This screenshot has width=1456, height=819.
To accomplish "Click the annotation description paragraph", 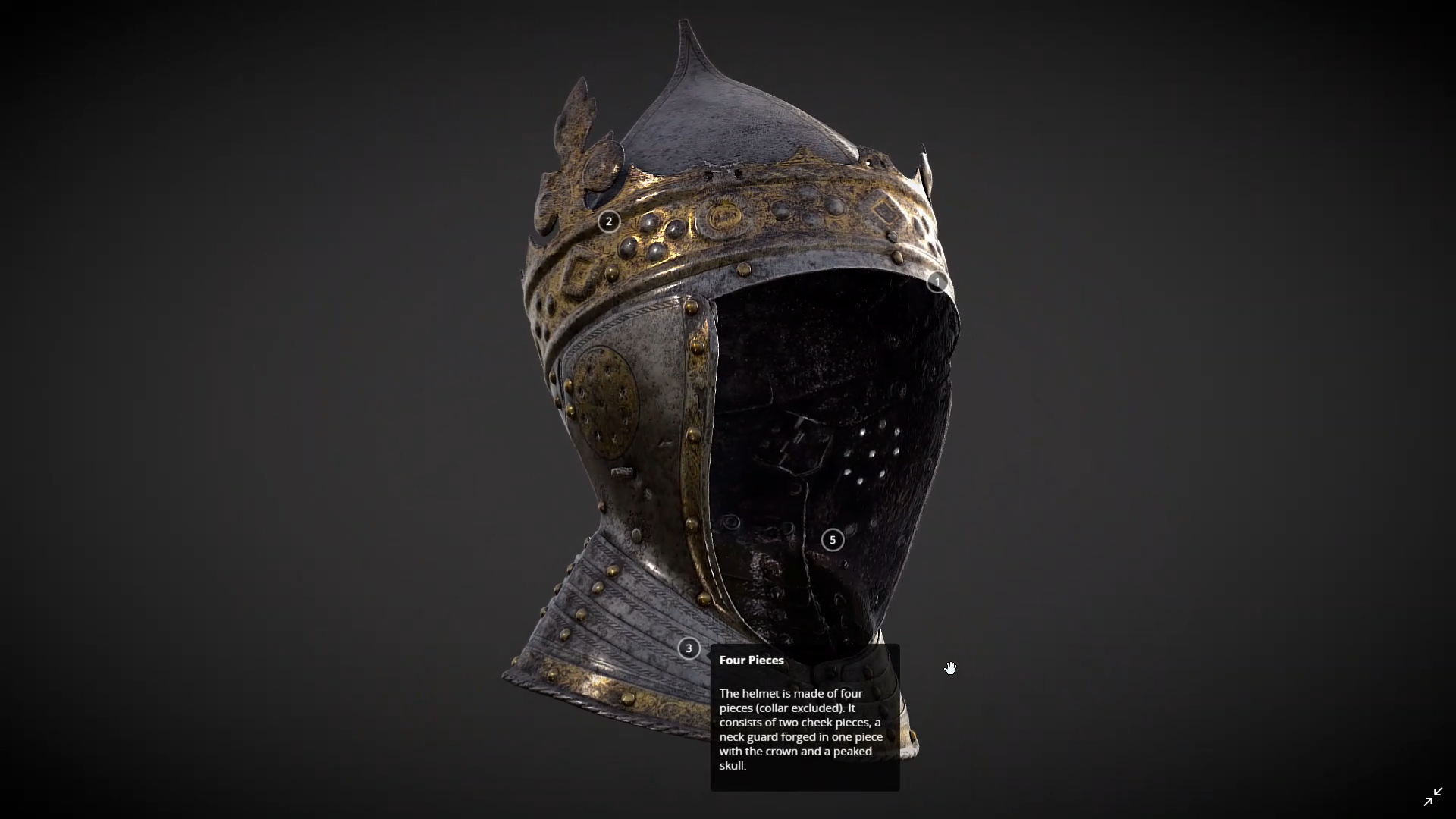I will [800, 728].
